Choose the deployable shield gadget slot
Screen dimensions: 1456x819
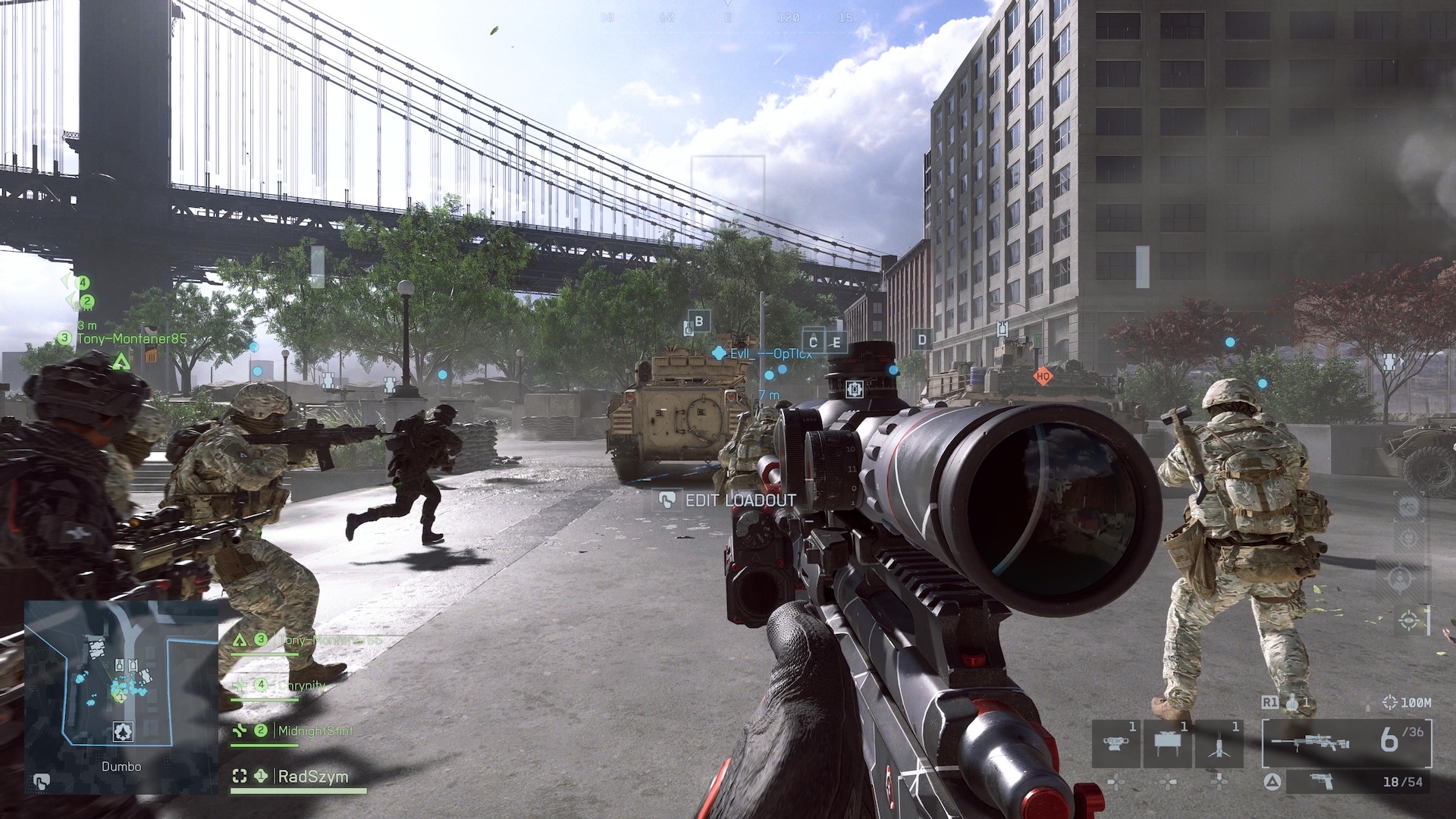tap(1168, 743)
